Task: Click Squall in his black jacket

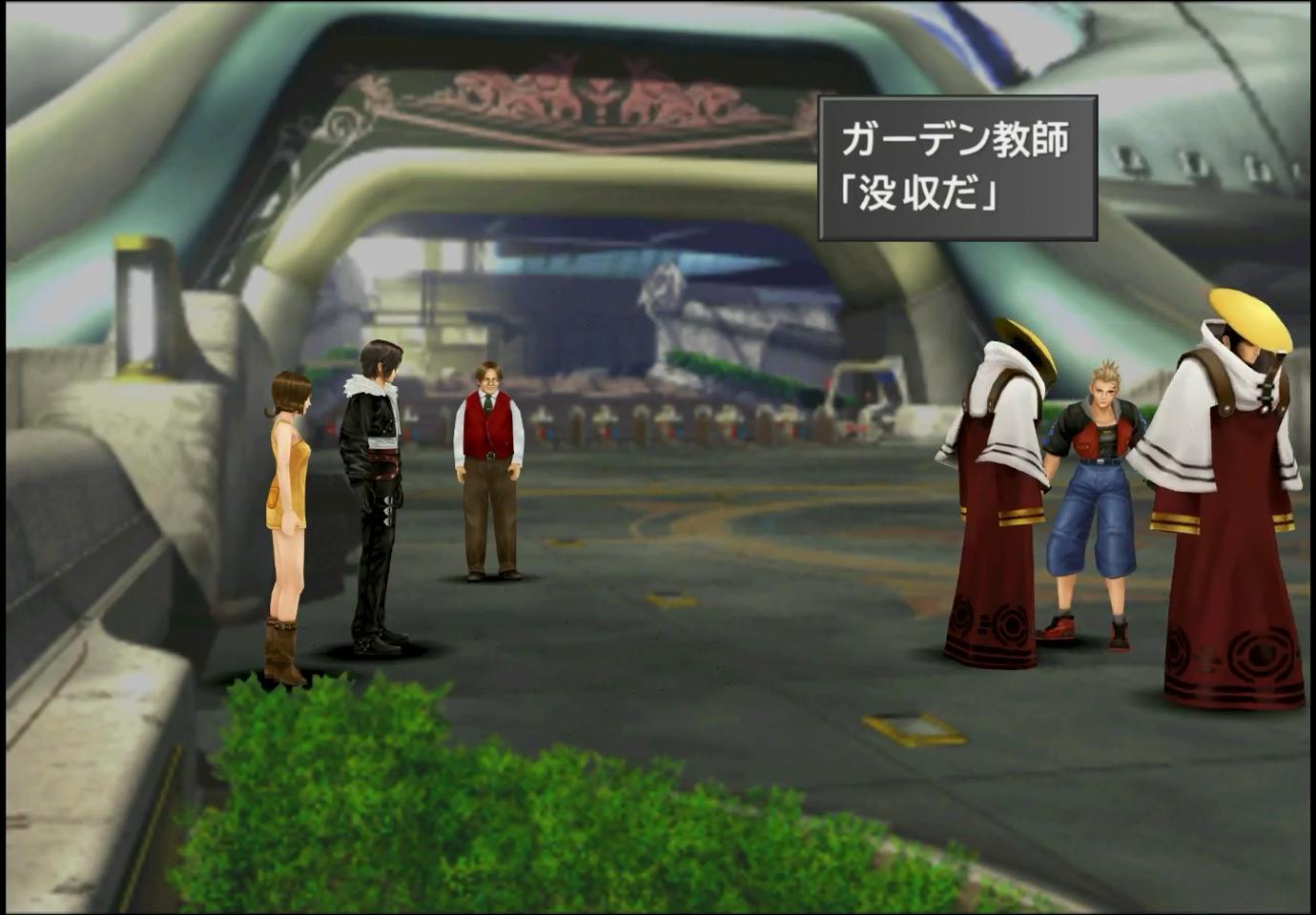Action: 379,477
